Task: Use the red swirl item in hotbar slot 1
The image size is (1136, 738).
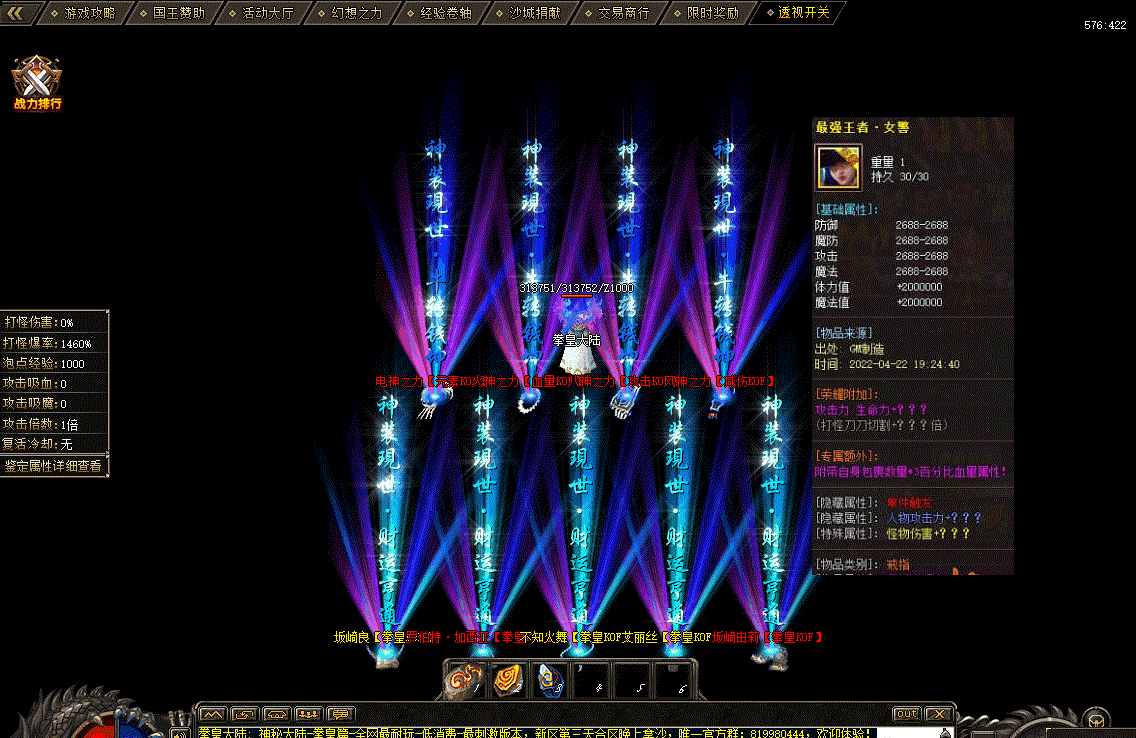Action: [464, 680]
